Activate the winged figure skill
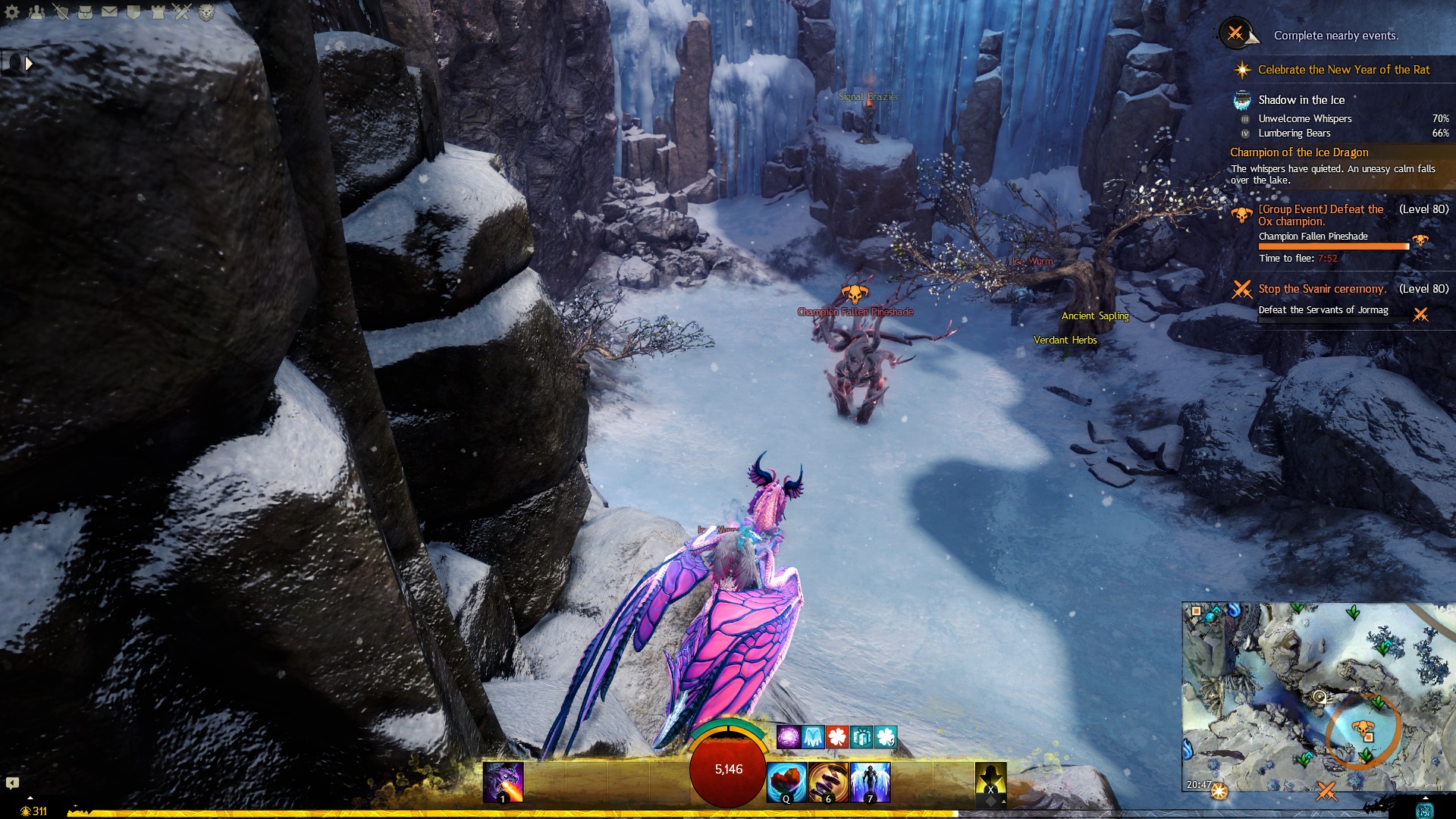Image resolution: width=1456 pixels, height=819 pixels. 870,782
